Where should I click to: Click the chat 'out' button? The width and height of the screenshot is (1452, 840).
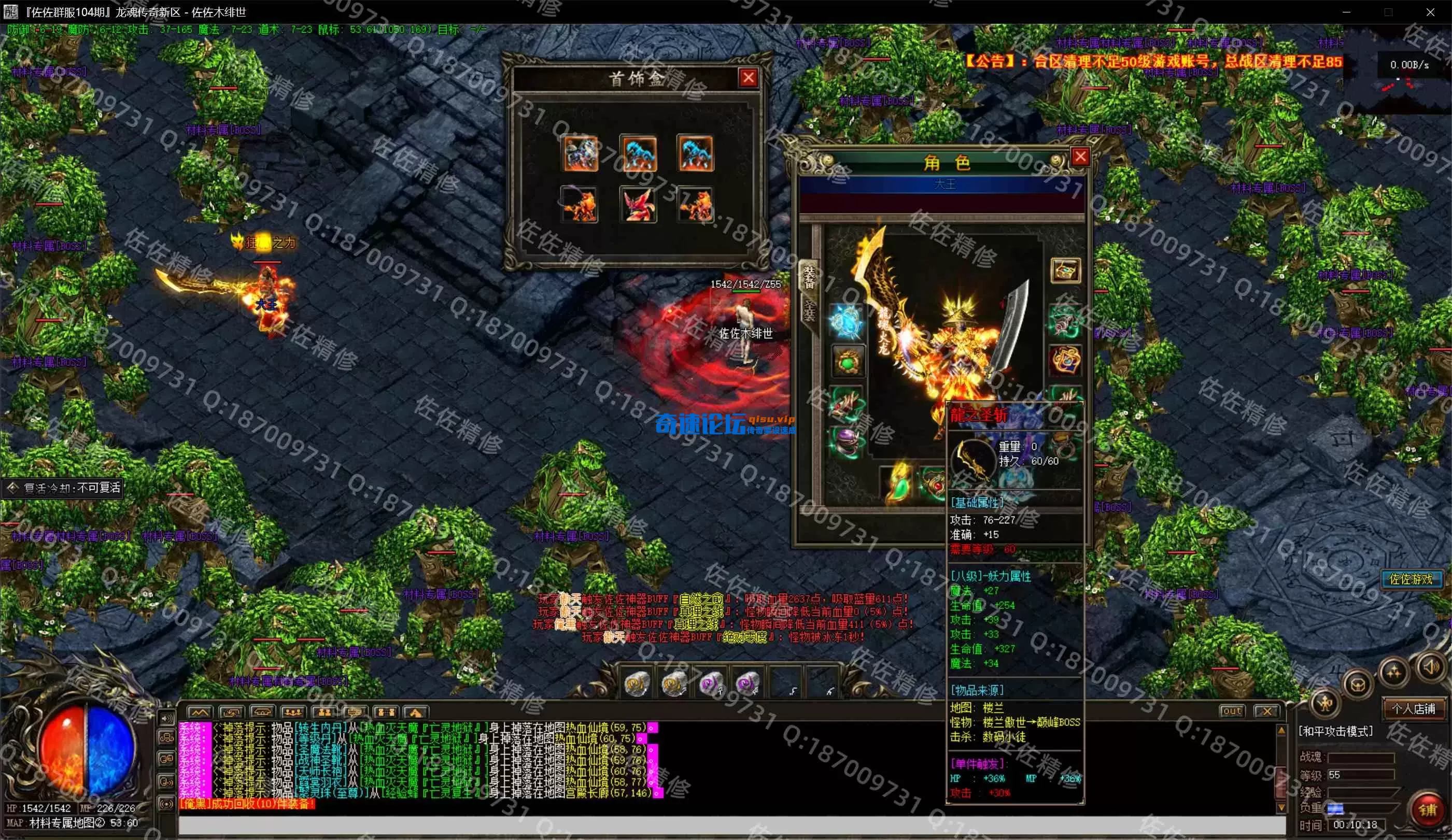point(1232,711)
